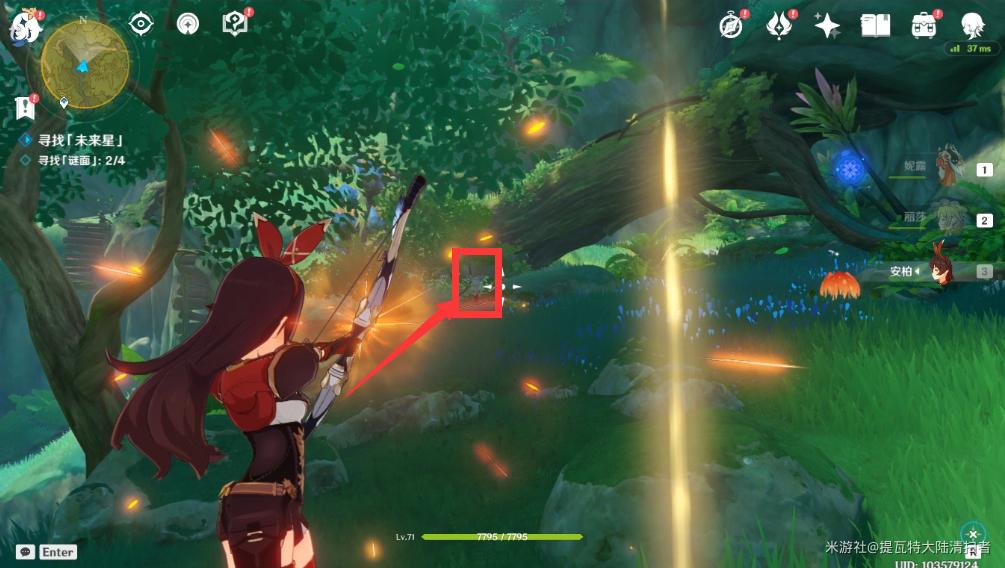Screen dimensions: 1005x568
Task: Open the tutorial book with question mark
Action: [x=235, y=24]
